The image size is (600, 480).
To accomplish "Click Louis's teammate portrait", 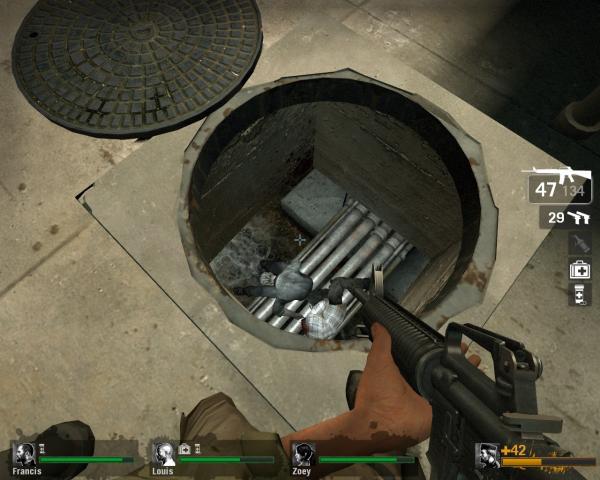I will (x=164, y=453).
